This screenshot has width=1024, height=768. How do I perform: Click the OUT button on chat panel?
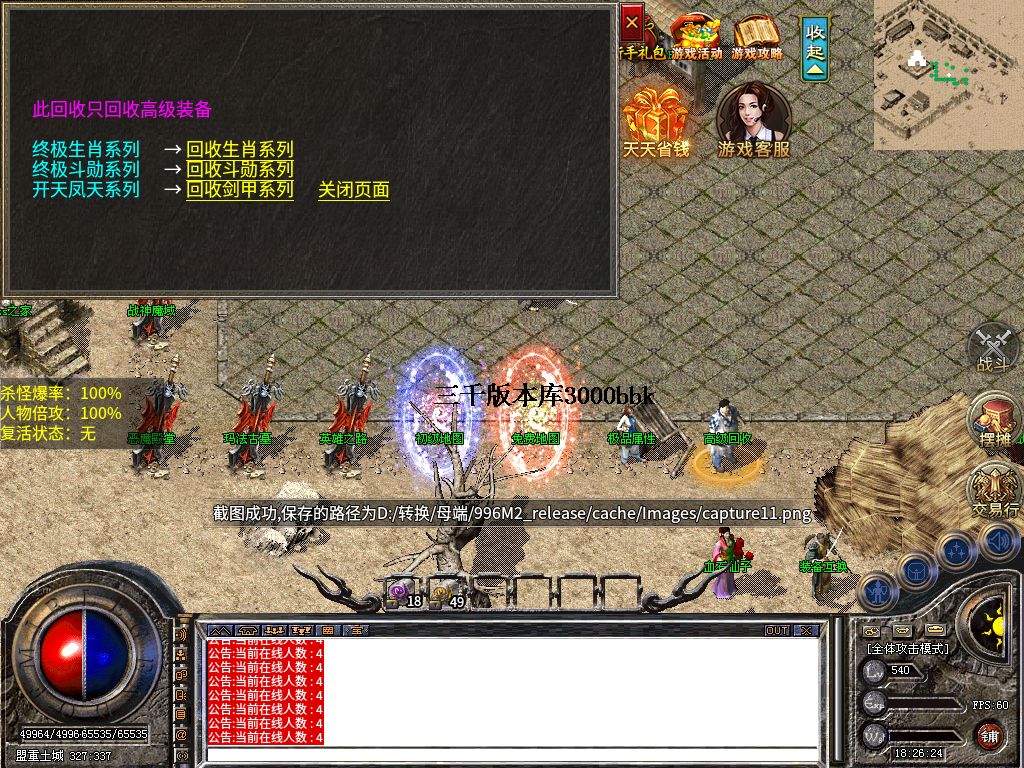coord(777,631)
